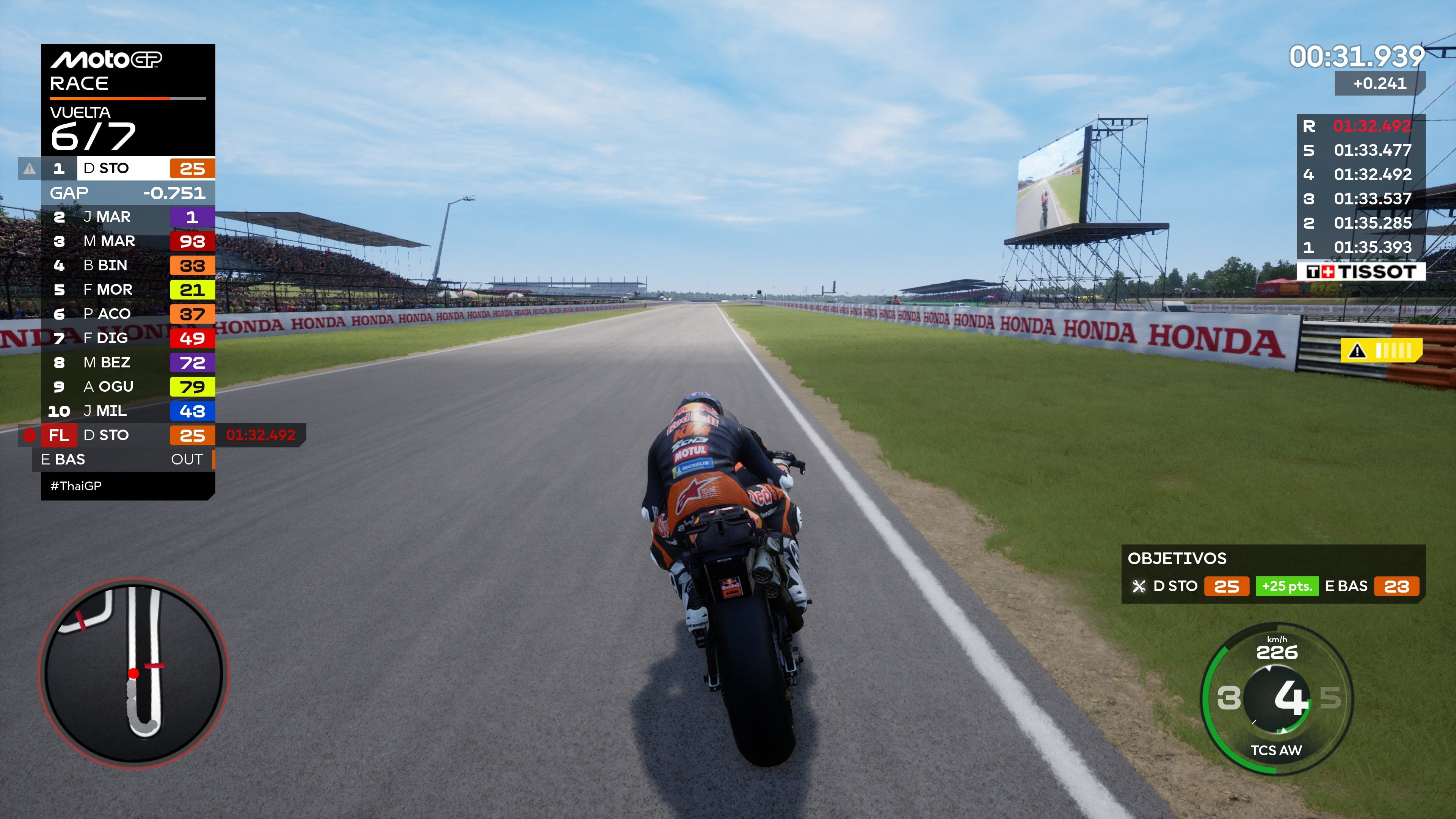This screenshot has height=819, width=1456.
Task: Expand the E BAS OUT entry
Action: 128,460
